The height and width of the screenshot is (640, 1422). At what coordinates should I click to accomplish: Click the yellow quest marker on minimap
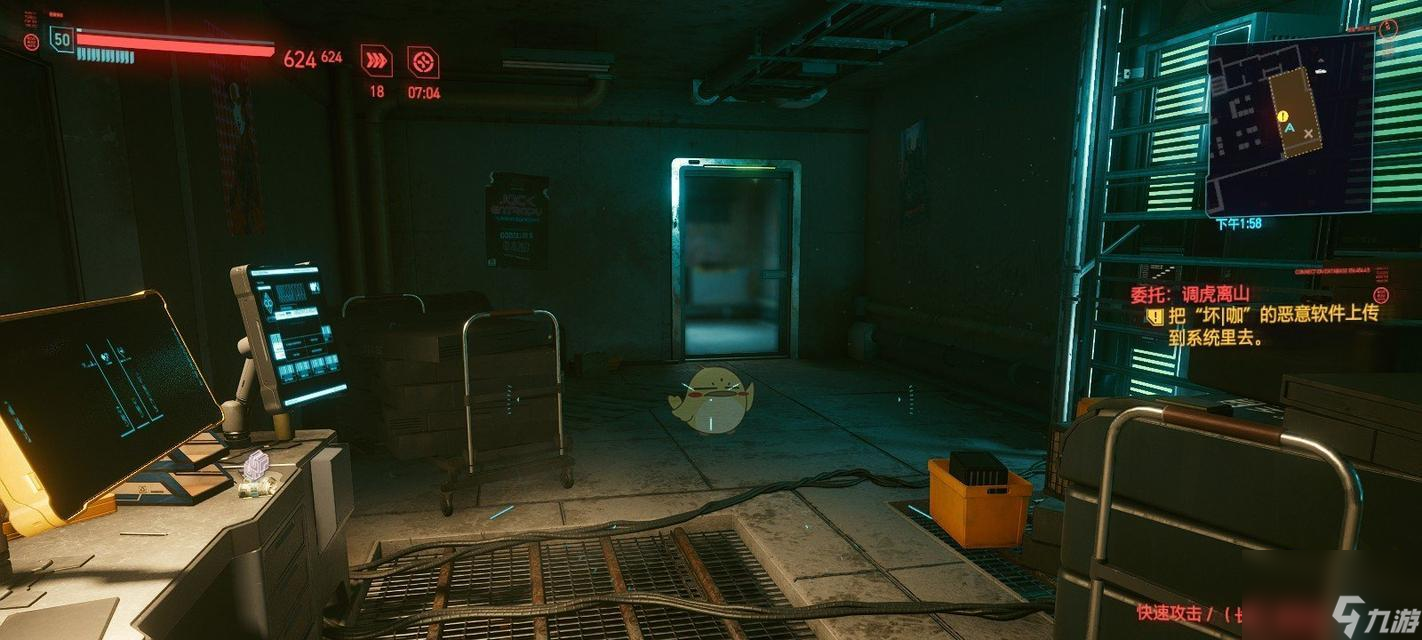point(1282,117)
